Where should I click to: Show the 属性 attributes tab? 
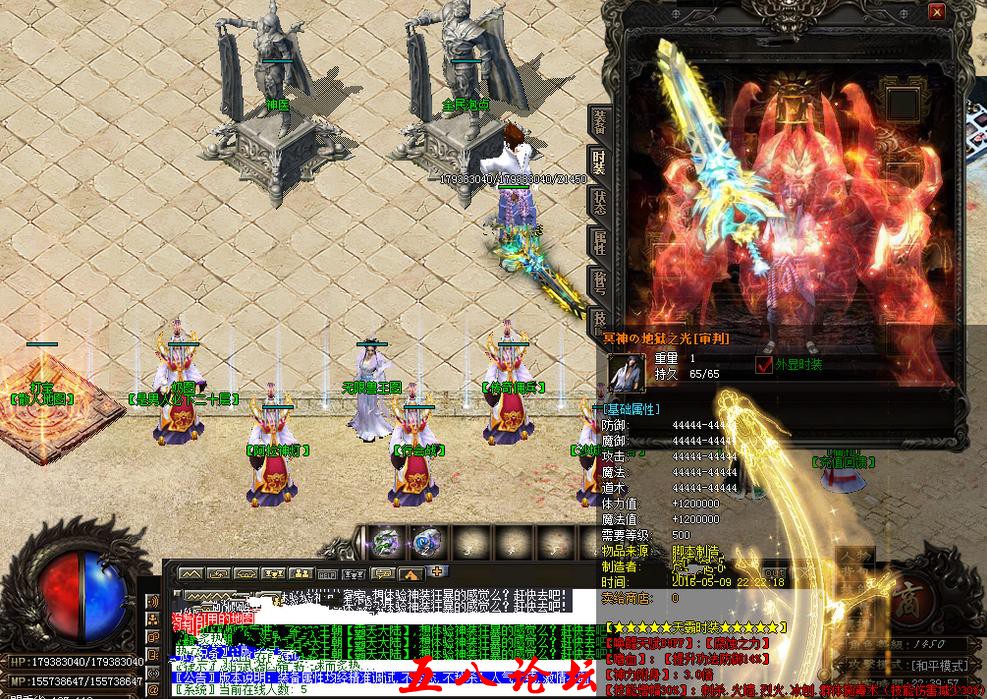click(598, 243)
